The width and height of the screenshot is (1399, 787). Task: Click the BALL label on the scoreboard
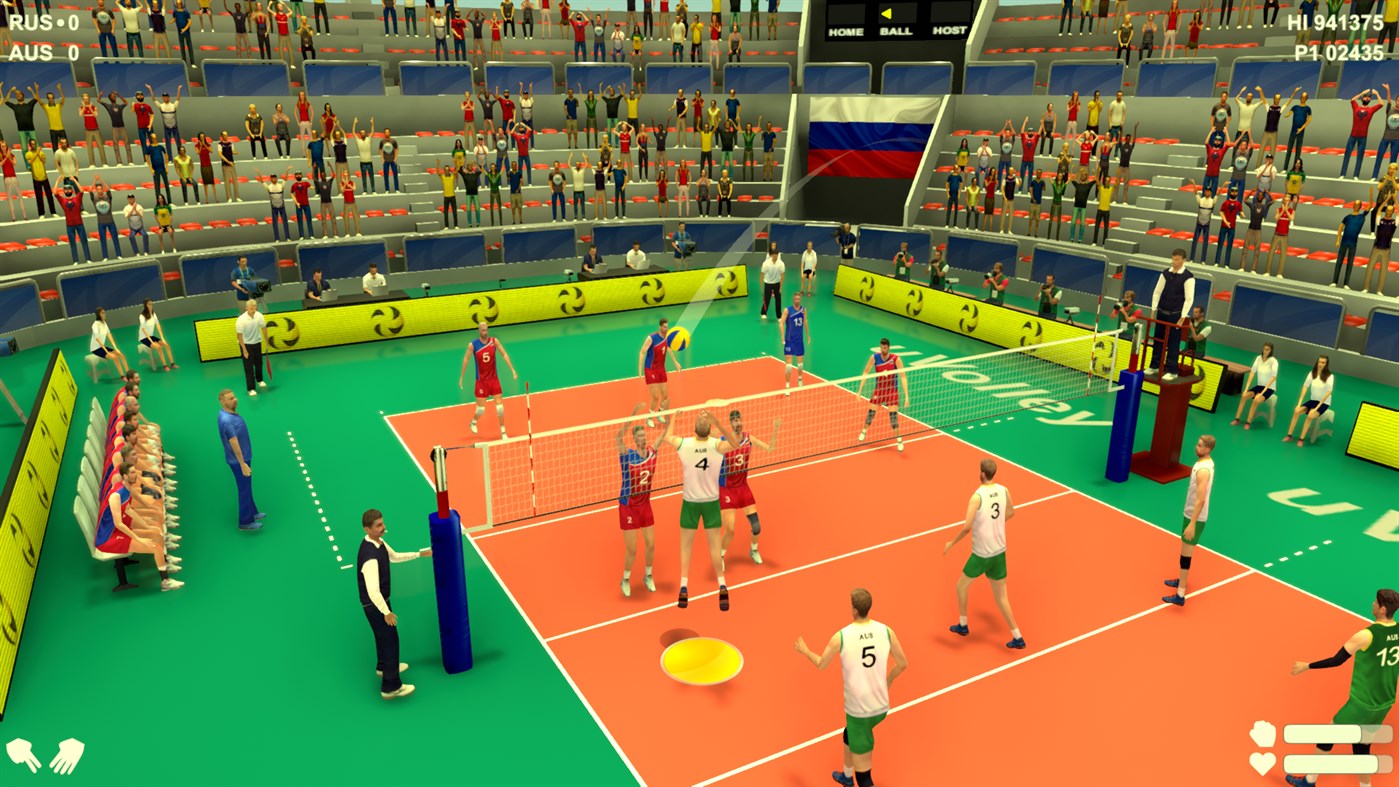(896, 31)
